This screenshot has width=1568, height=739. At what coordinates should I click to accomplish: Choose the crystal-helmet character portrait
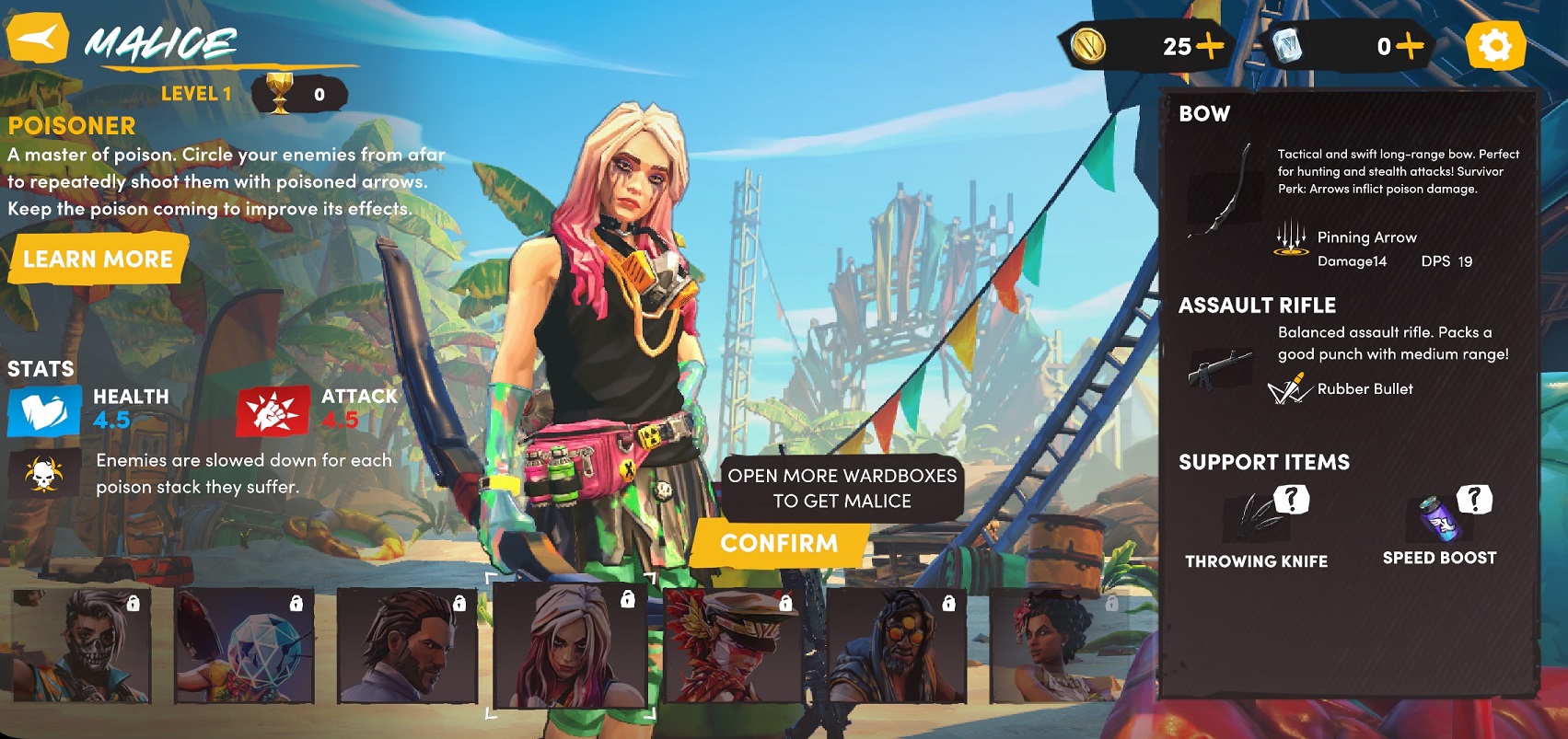click(244, 646)
